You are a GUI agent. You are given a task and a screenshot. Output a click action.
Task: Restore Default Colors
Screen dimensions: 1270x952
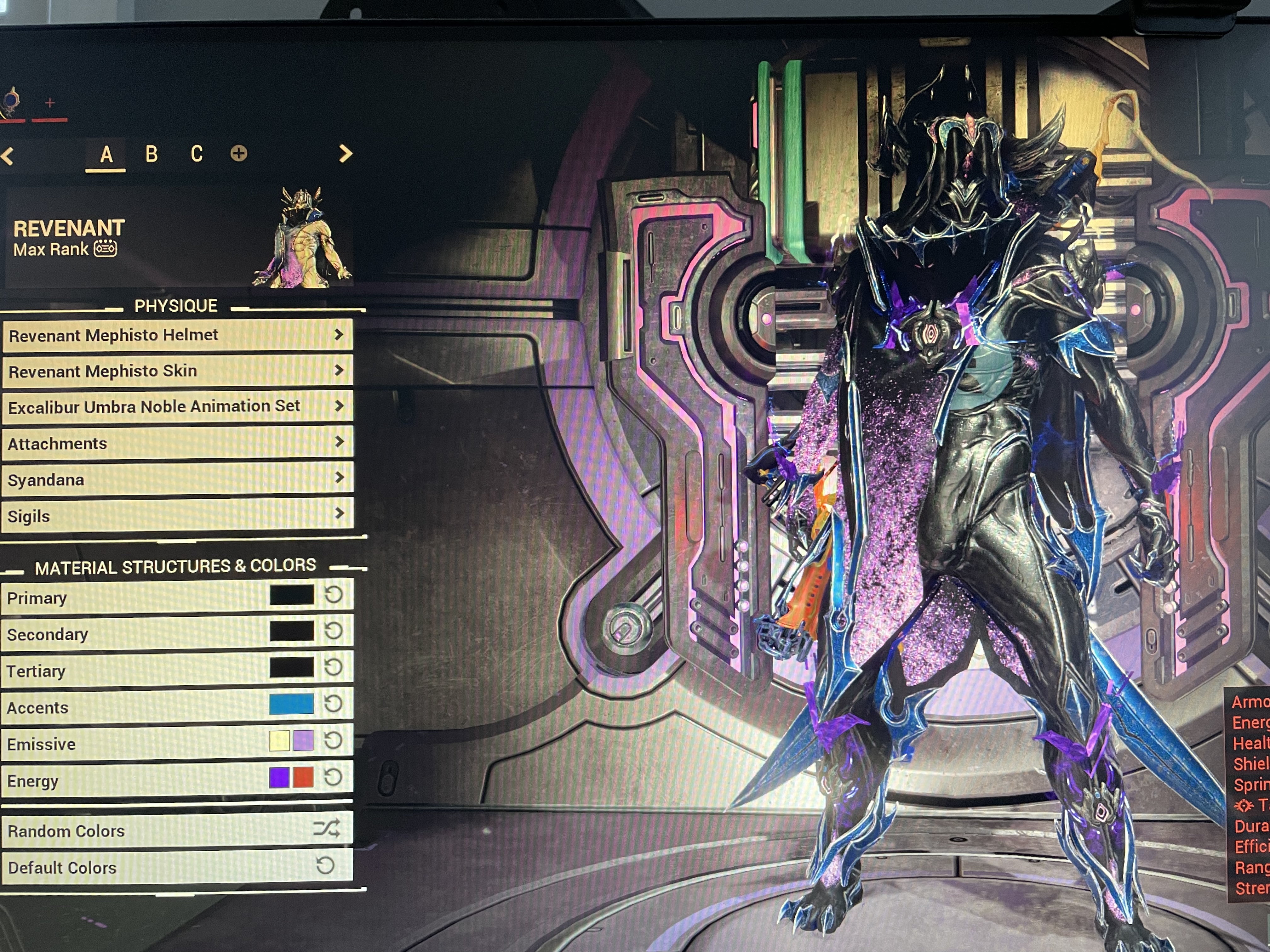pos(177,866)
